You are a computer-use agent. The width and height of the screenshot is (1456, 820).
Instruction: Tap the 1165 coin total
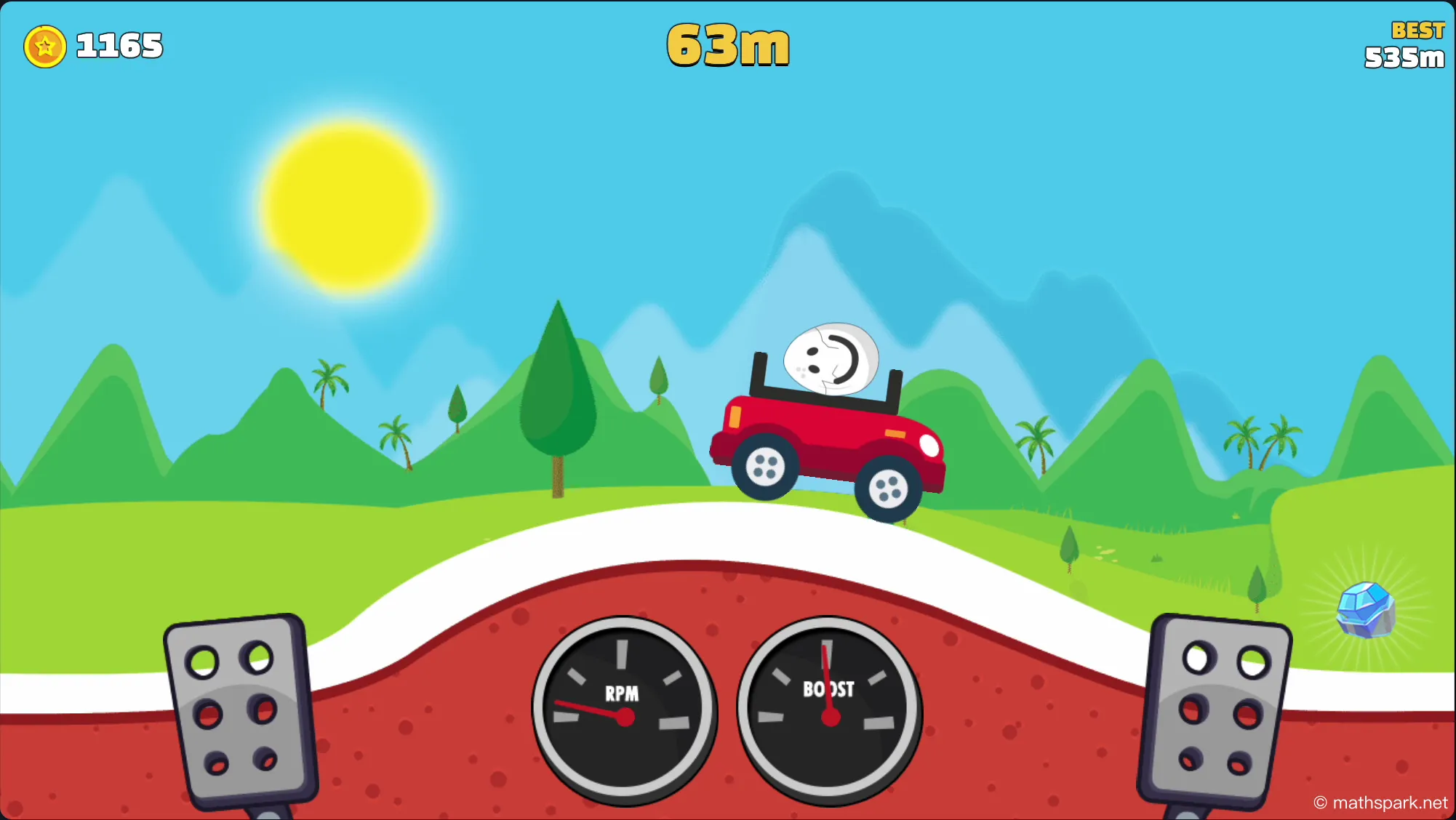tap(119, 45)
